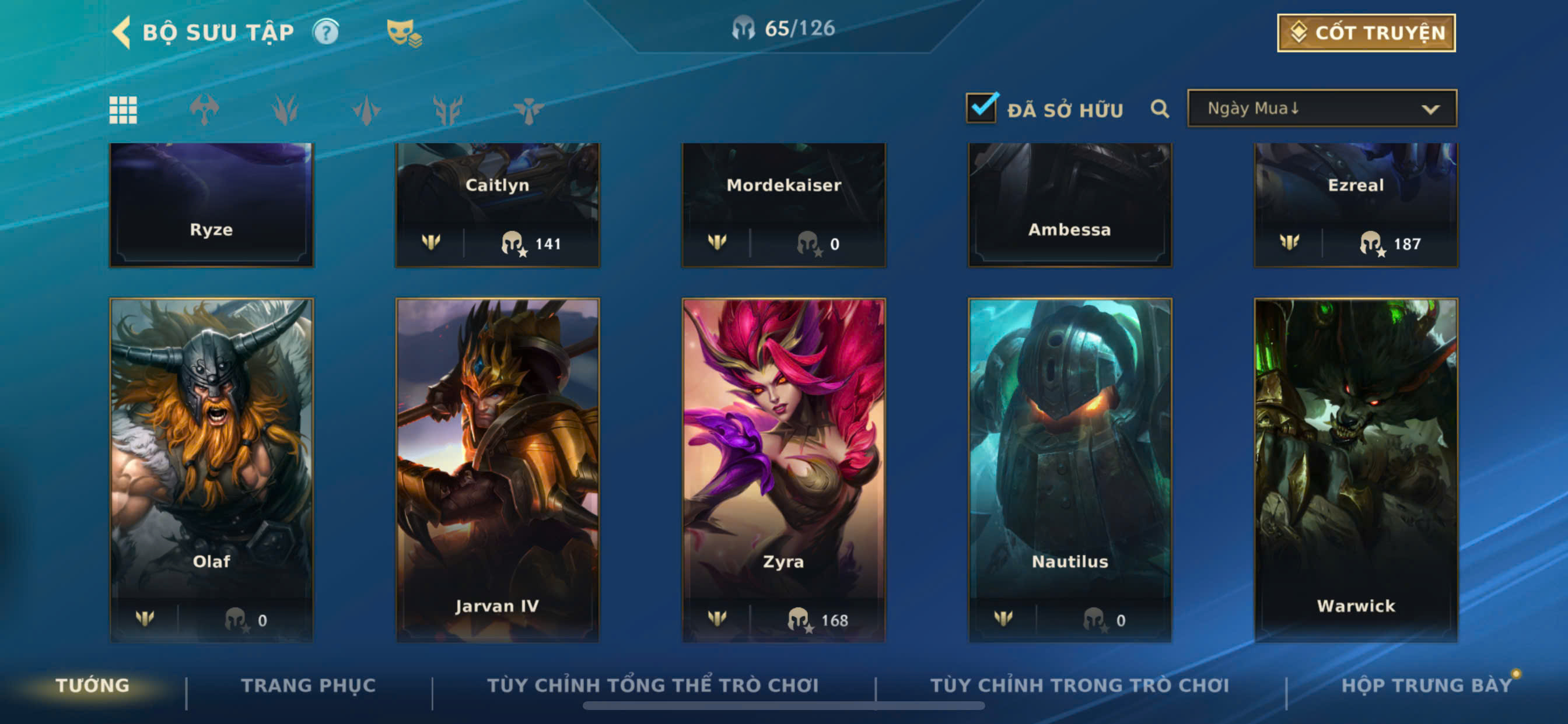Pick the Nautilus champion card
1568x724 pixels.
[1069, 469]
